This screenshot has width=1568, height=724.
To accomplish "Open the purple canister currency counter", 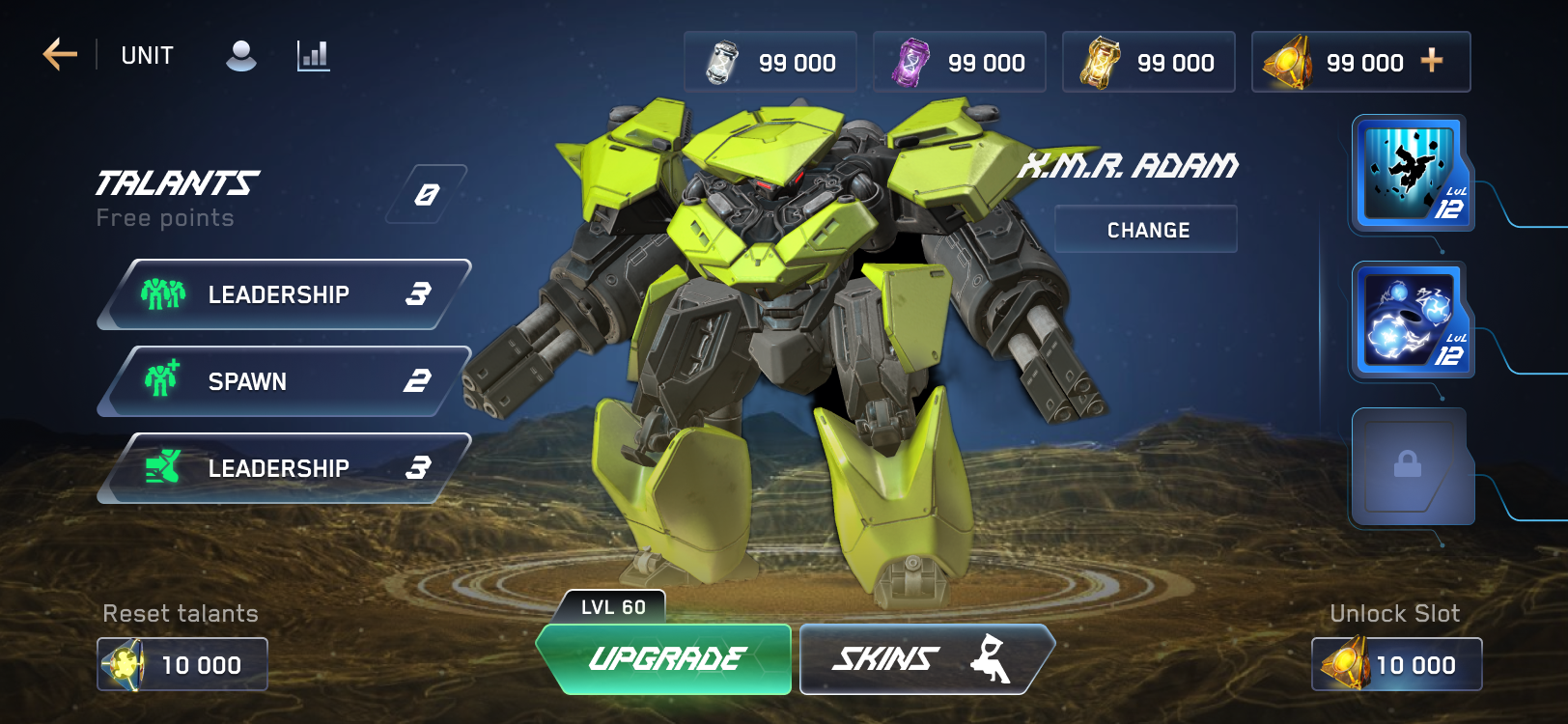I will pos(960,63).
